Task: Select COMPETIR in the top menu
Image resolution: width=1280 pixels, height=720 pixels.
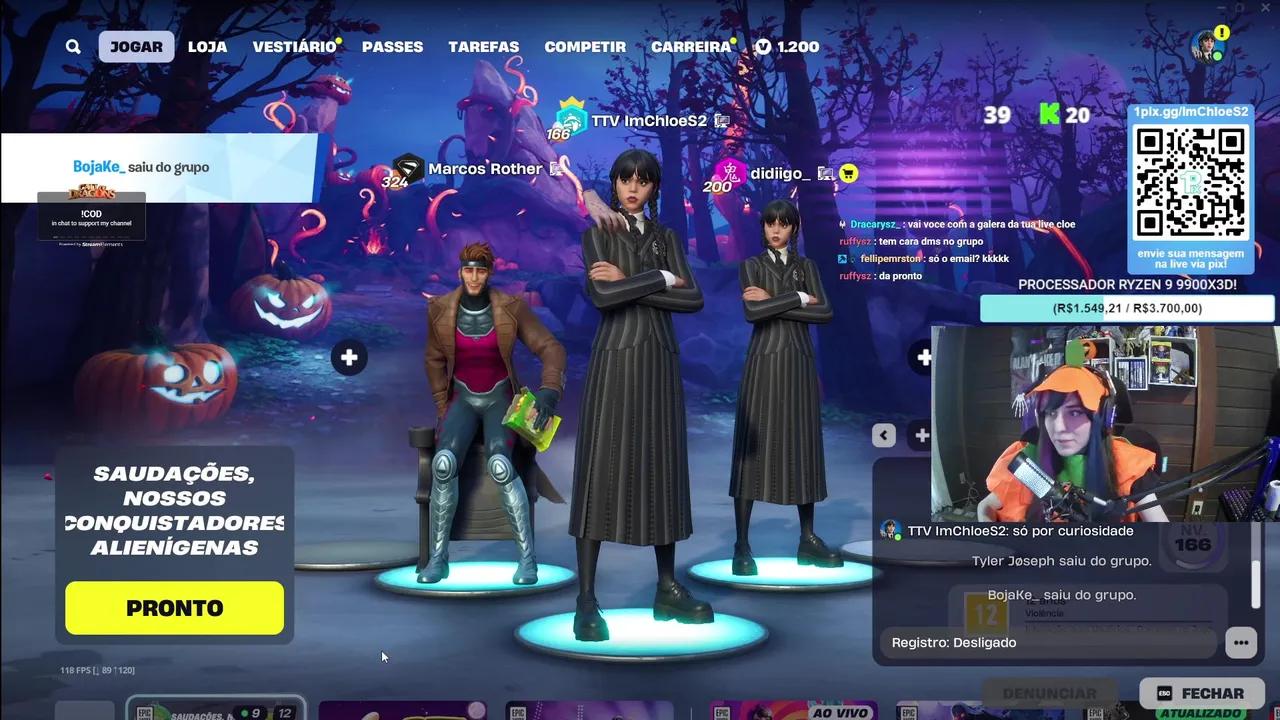Action: (x=585, y=46)
